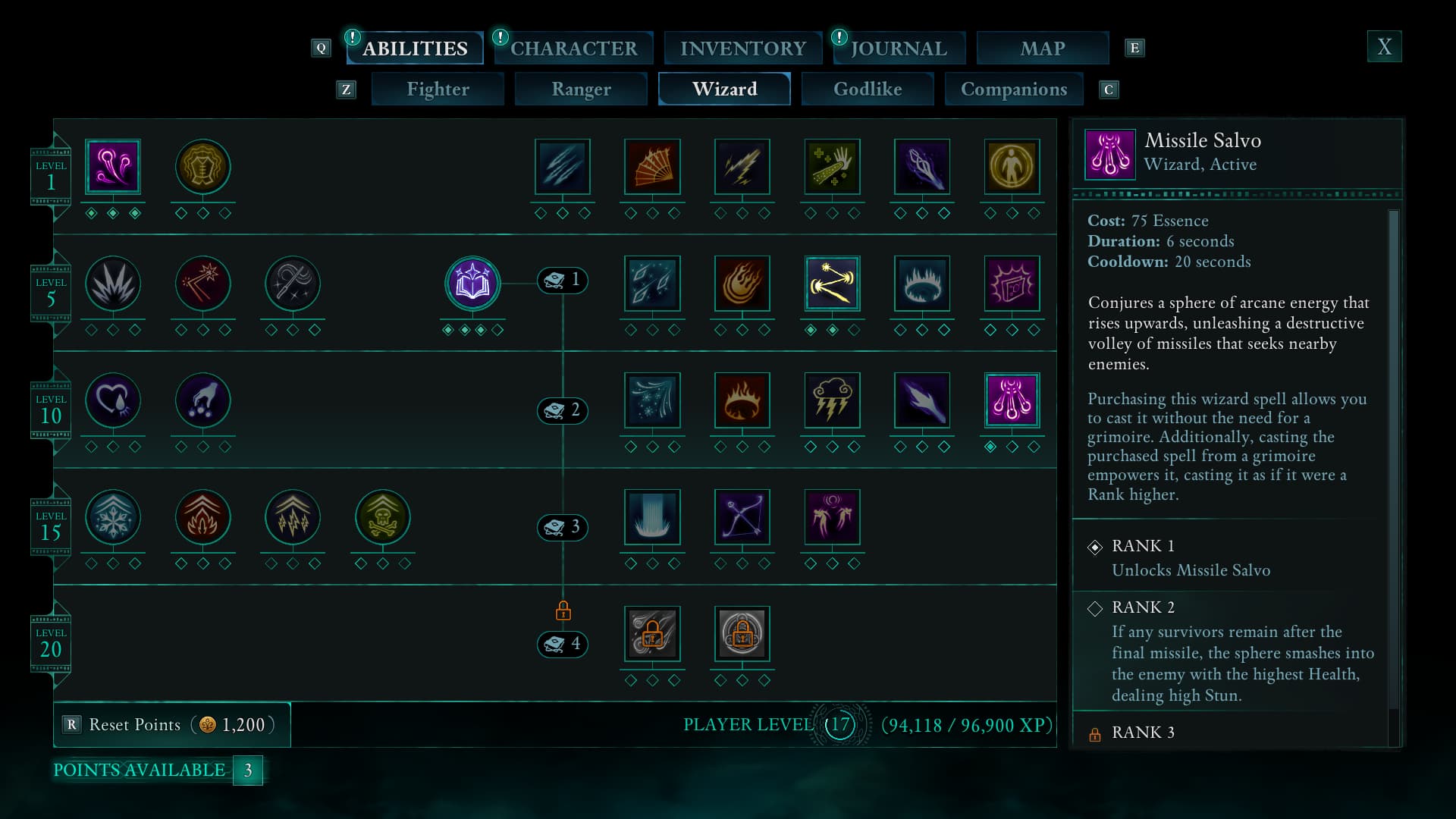Open the Companions ability tab
Image resolution: width=1456 pixels, height=819 pixels.
coord(1013,89)
